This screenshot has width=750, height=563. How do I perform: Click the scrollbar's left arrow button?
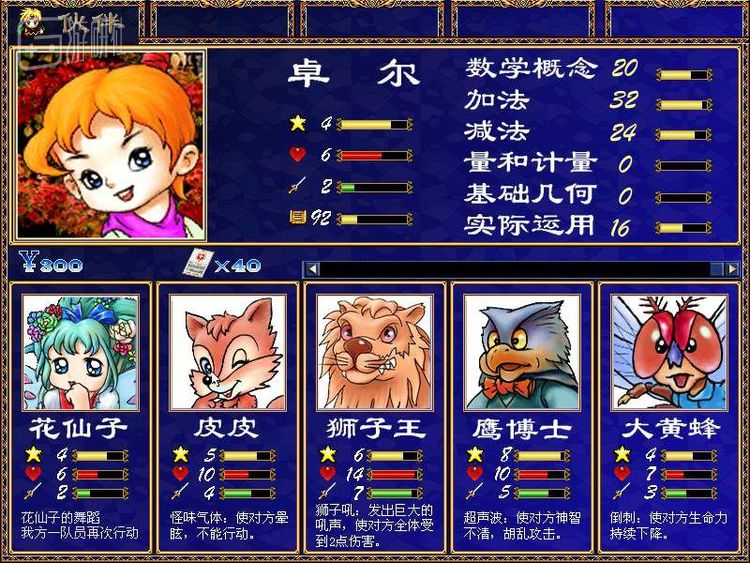[x=312, y=268]
